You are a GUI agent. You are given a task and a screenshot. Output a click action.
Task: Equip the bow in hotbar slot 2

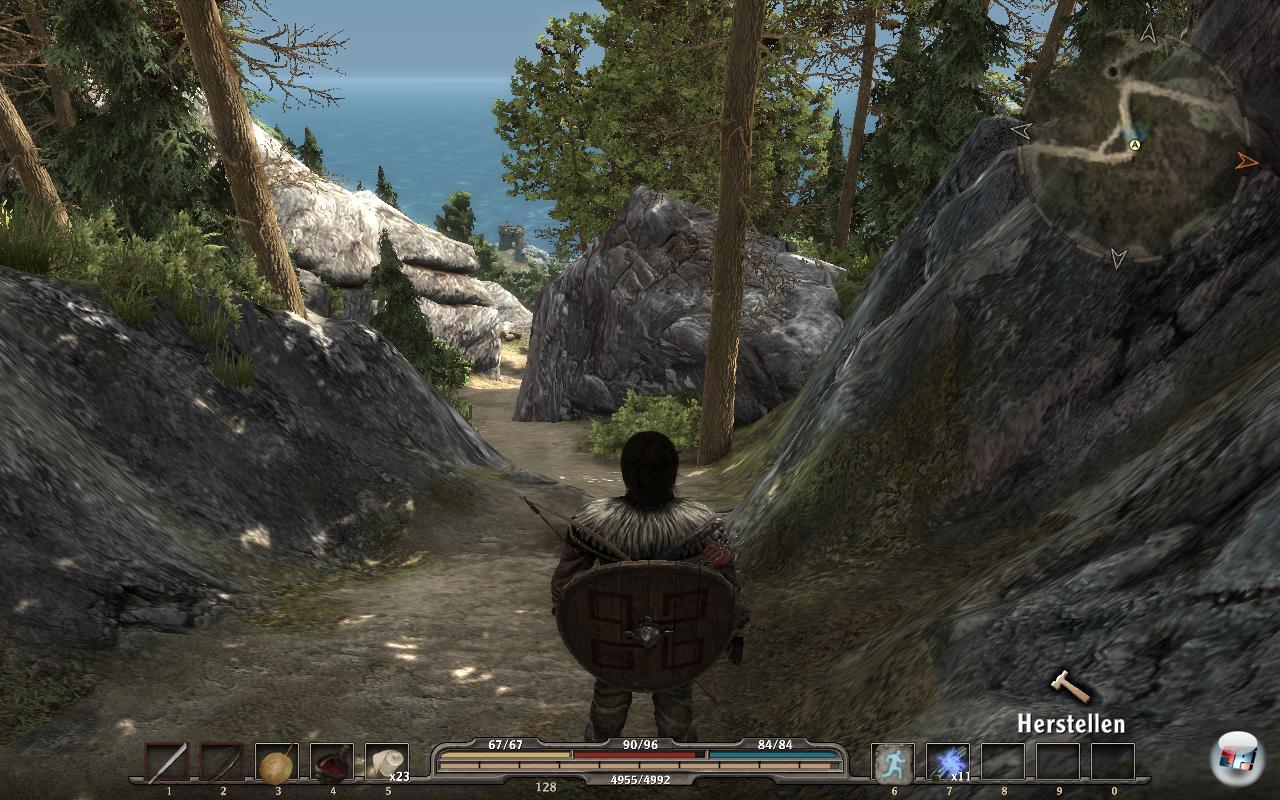point(222,763)
